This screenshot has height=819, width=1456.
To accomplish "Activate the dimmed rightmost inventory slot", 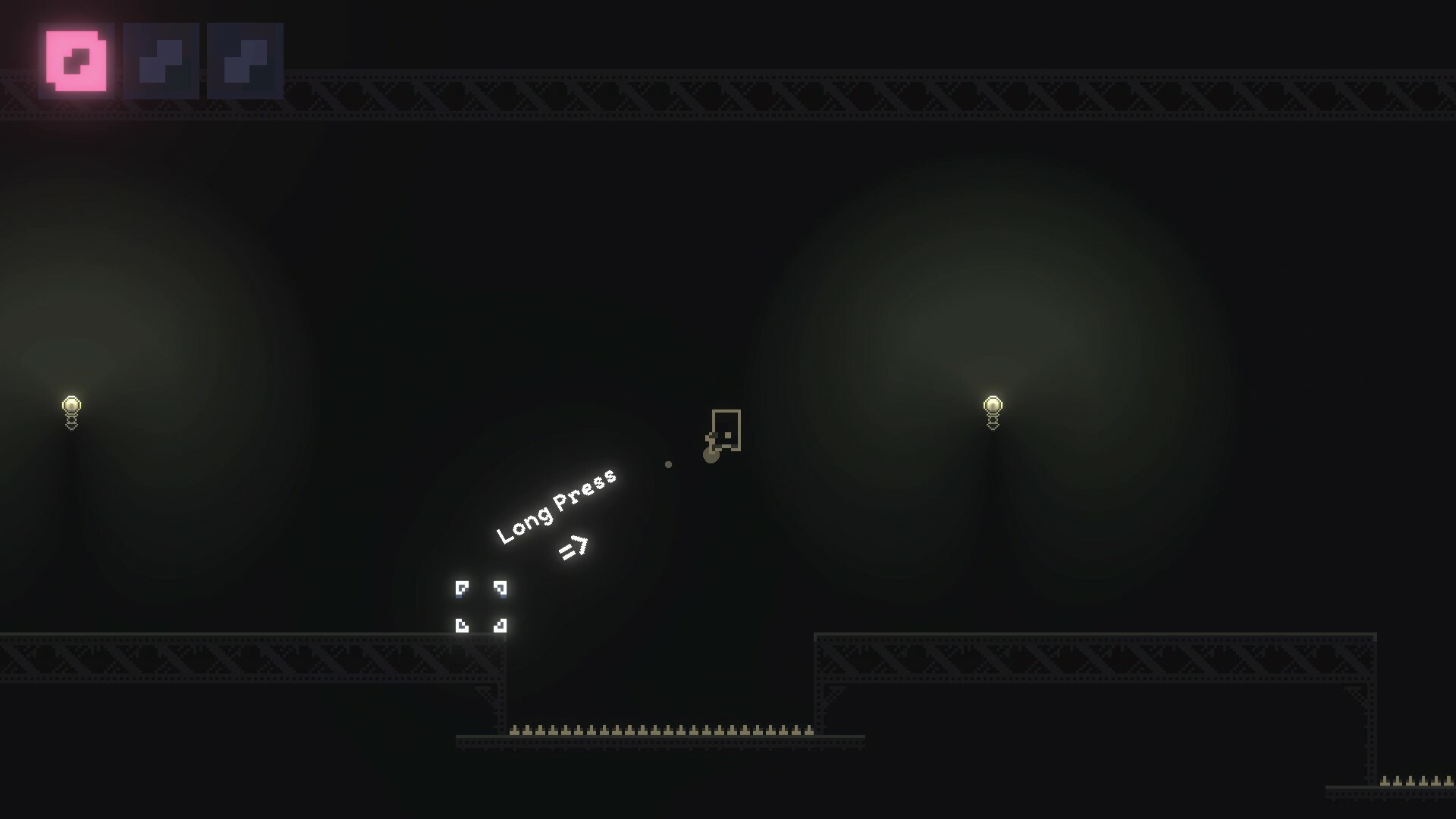I will pyautogui.click(x=246, y=61).
